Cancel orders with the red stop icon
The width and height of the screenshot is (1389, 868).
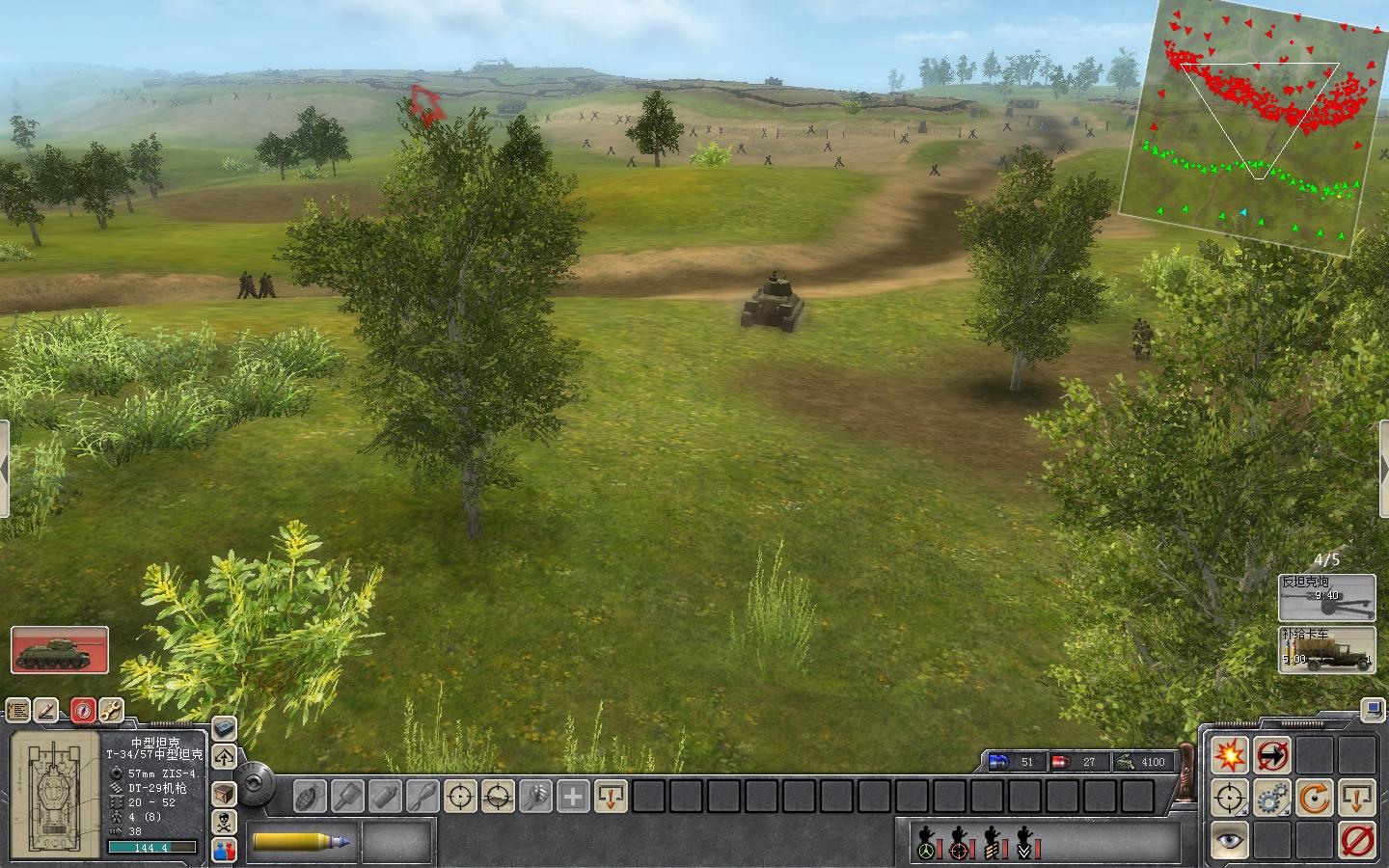[x=1357, y=840]
